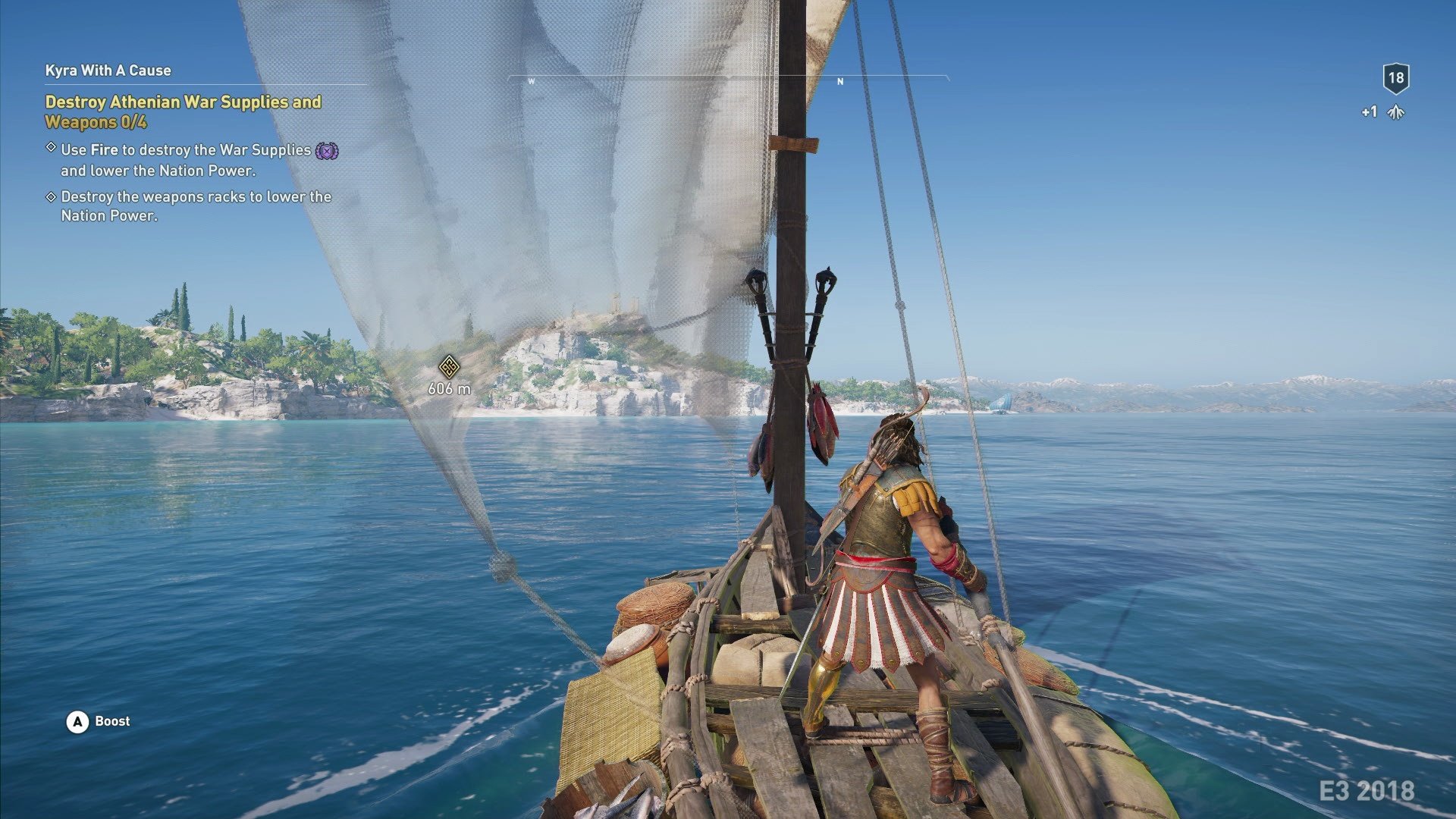Expand the Kyra With A Cause quest panel

108,71
